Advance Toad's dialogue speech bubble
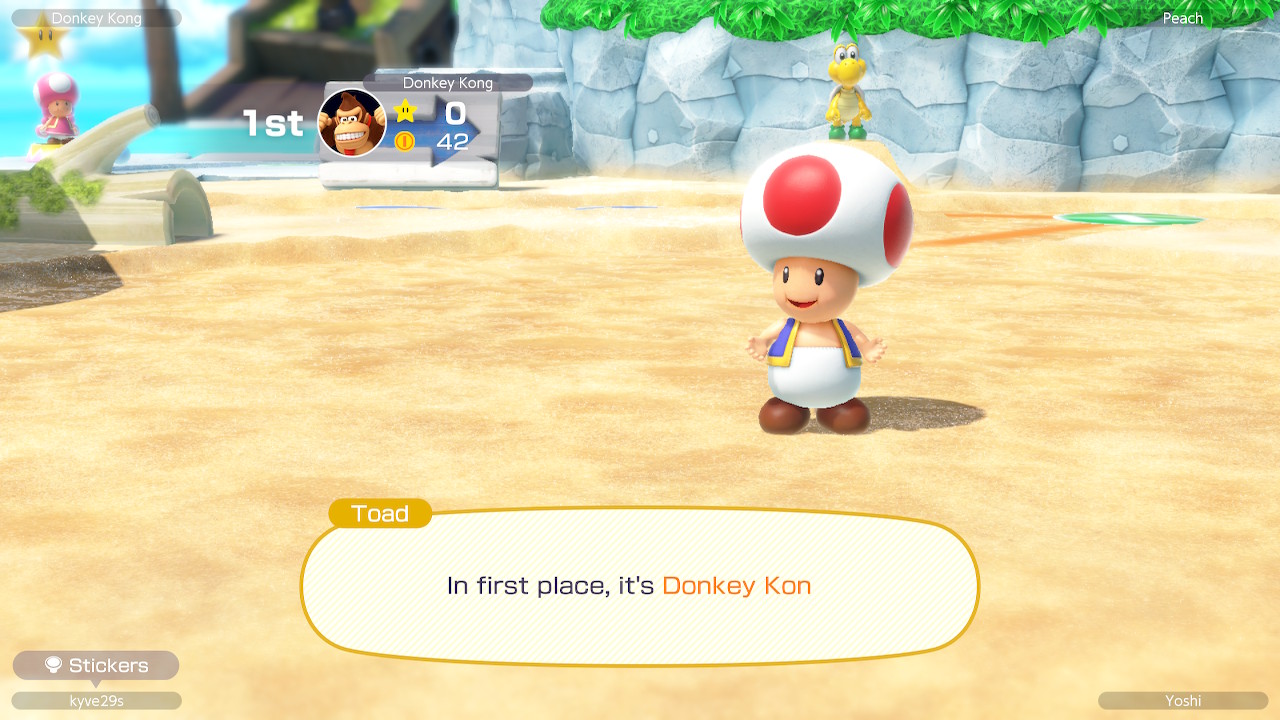 click(x=639, y=586)
